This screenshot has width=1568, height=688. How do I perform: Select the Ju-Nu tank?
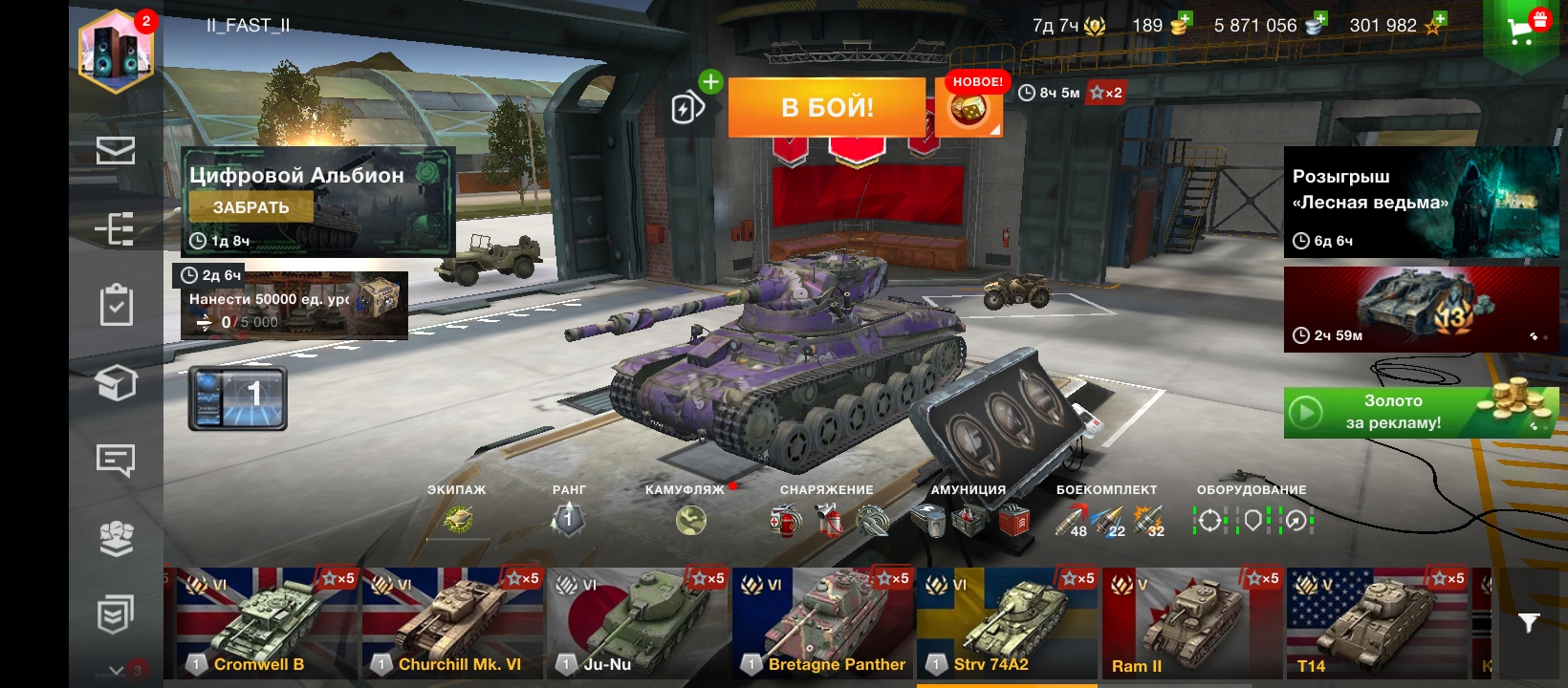coord(636,623)
